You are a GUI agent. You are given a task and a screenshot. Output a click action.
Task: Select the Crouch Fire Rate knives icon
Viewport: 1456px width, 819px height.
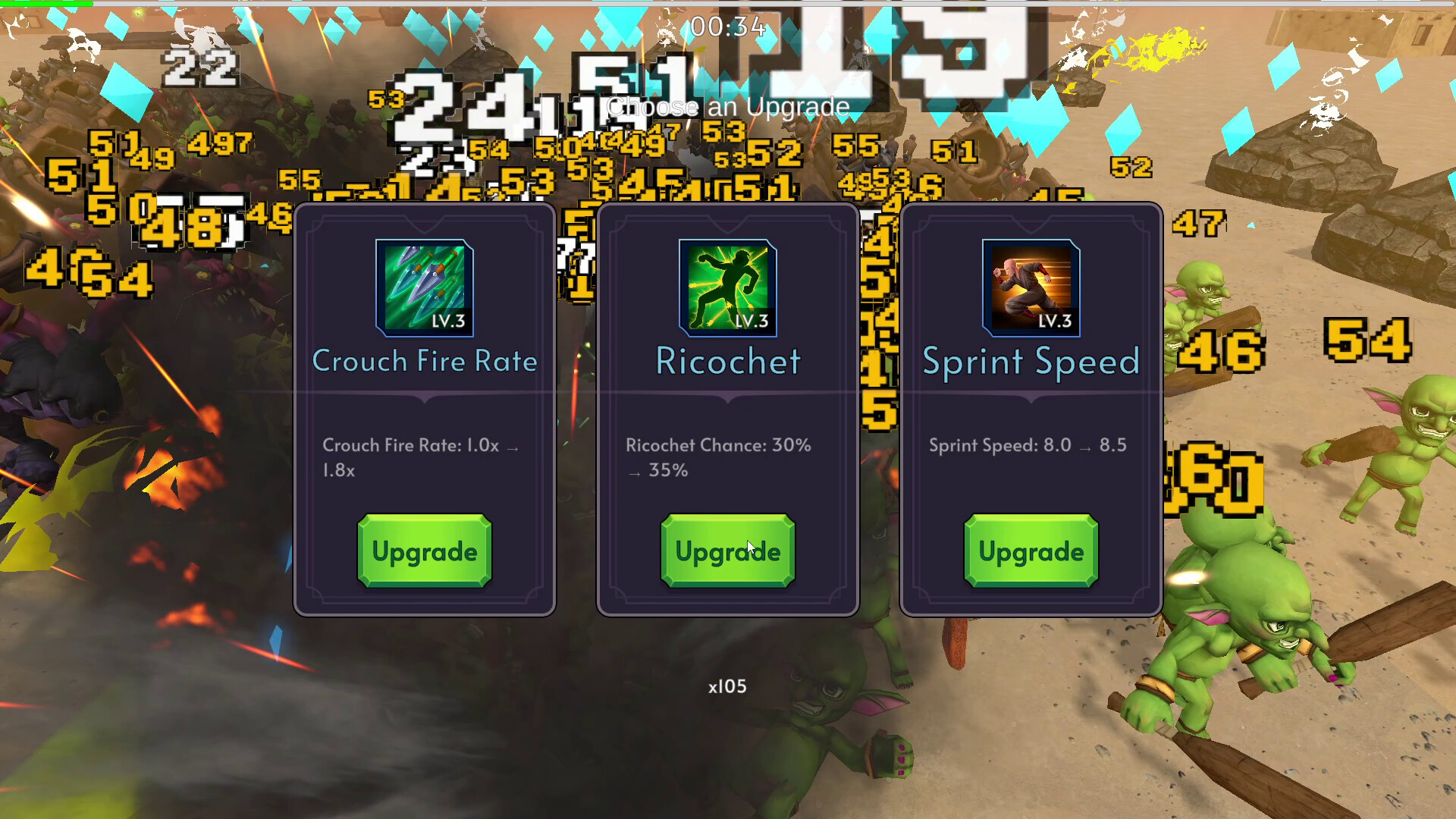tap(424, 287)
